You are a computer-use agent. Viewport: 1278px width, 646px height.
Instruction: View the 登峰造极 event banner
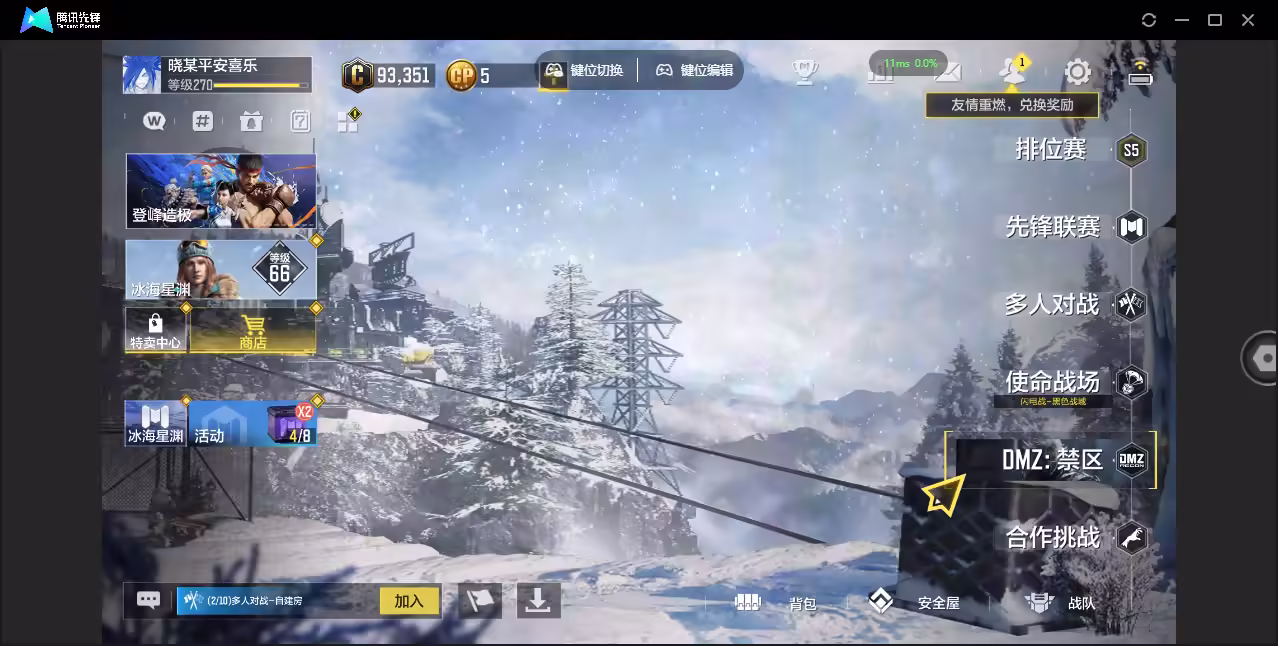tap(221, 190)
